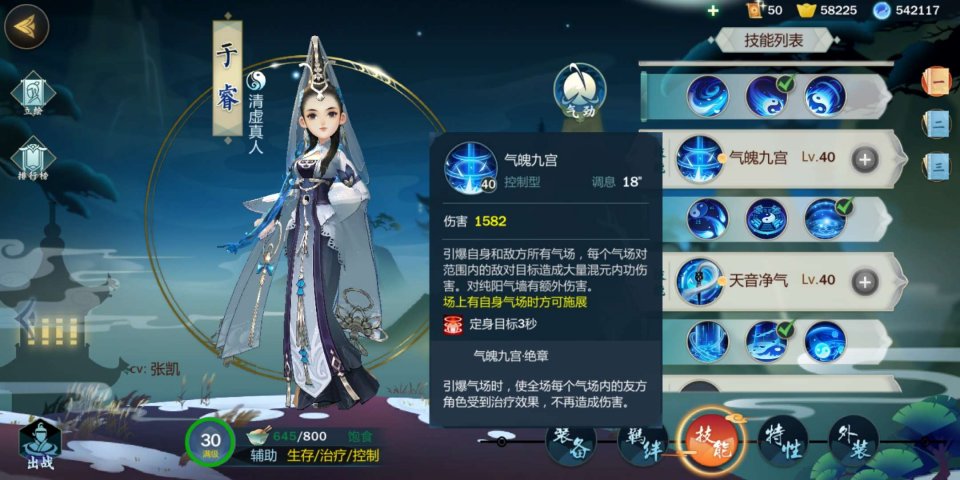Select the 天音净气 skill icon
This screenshot has width=960, height=480.
click(x=700, y=279)
